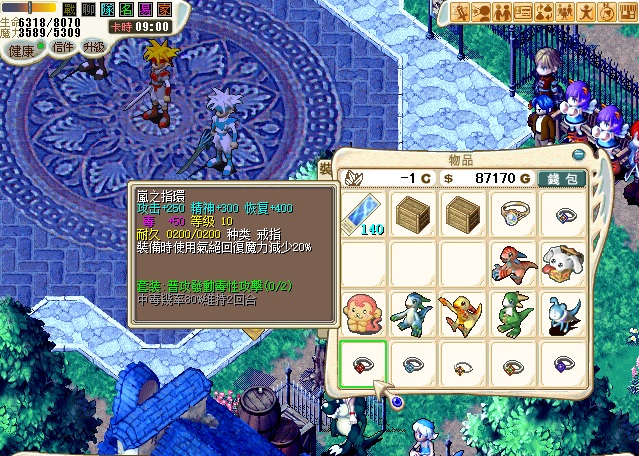
Task: Click the 健康 health status button
Action: (x=22, y=50)
